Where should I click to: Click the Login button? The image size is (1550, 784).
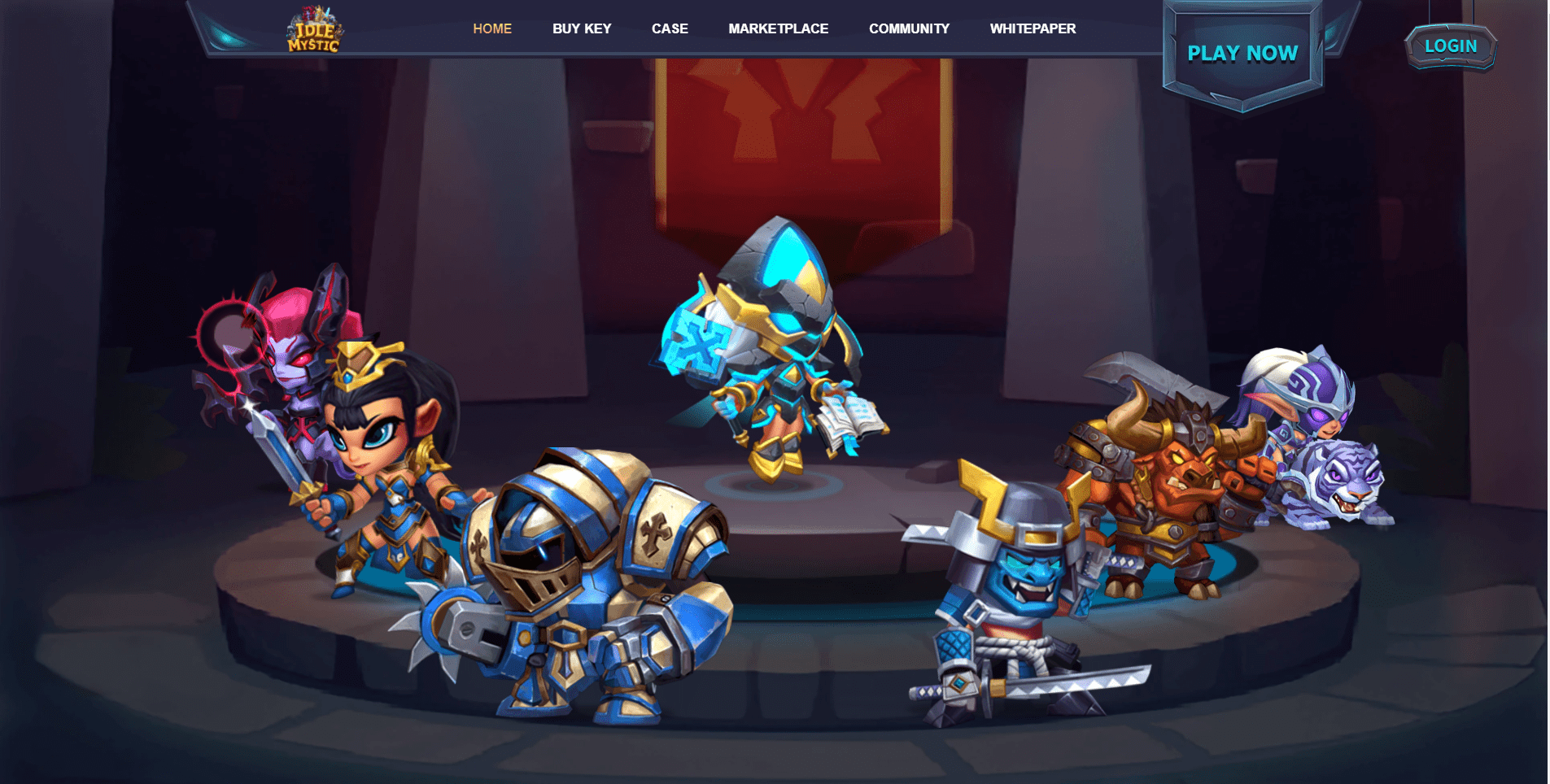(x=1451, y=46)
